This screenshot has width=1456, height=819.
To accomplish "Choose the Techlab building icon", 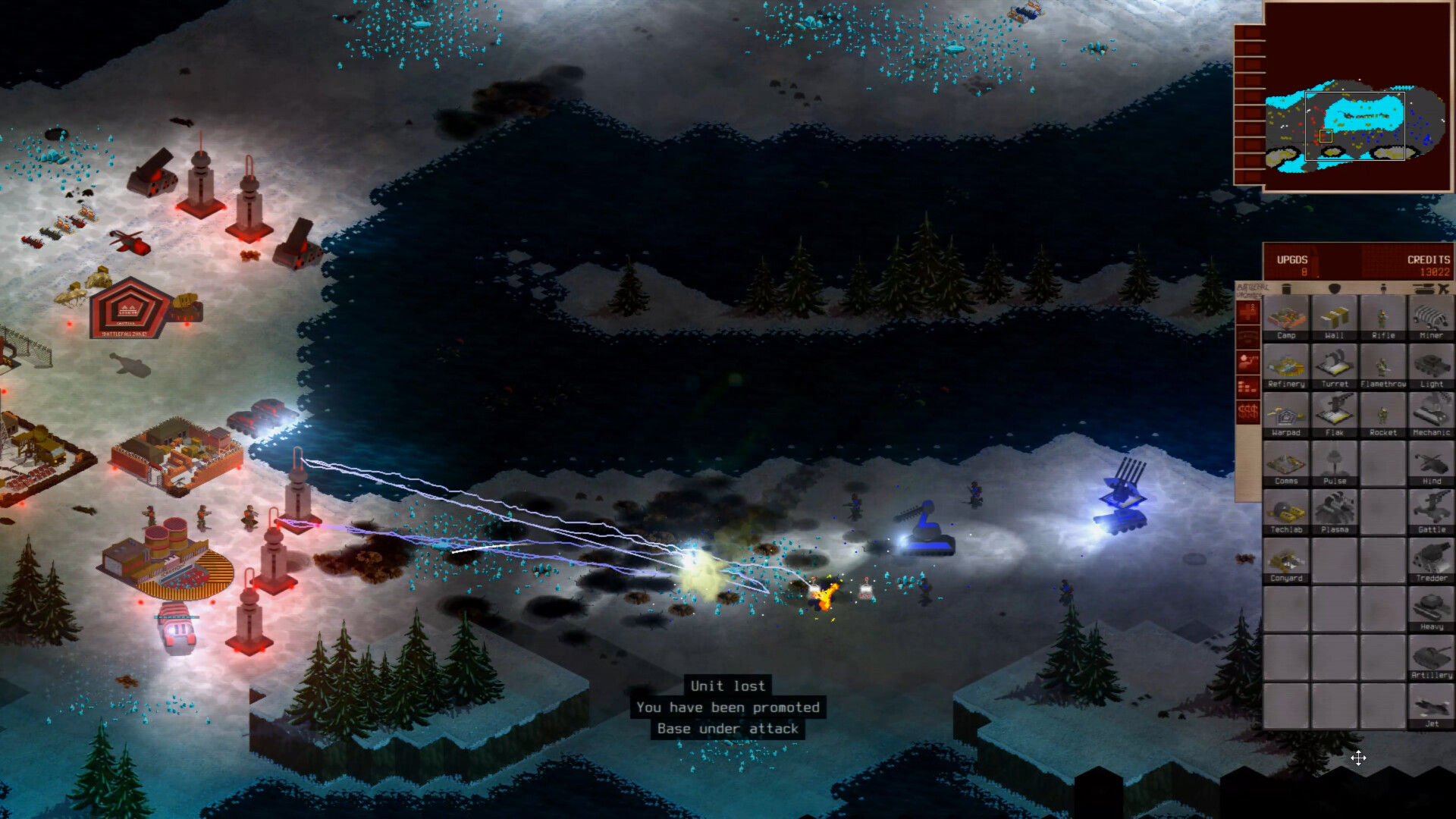I will pos(1287,512).
